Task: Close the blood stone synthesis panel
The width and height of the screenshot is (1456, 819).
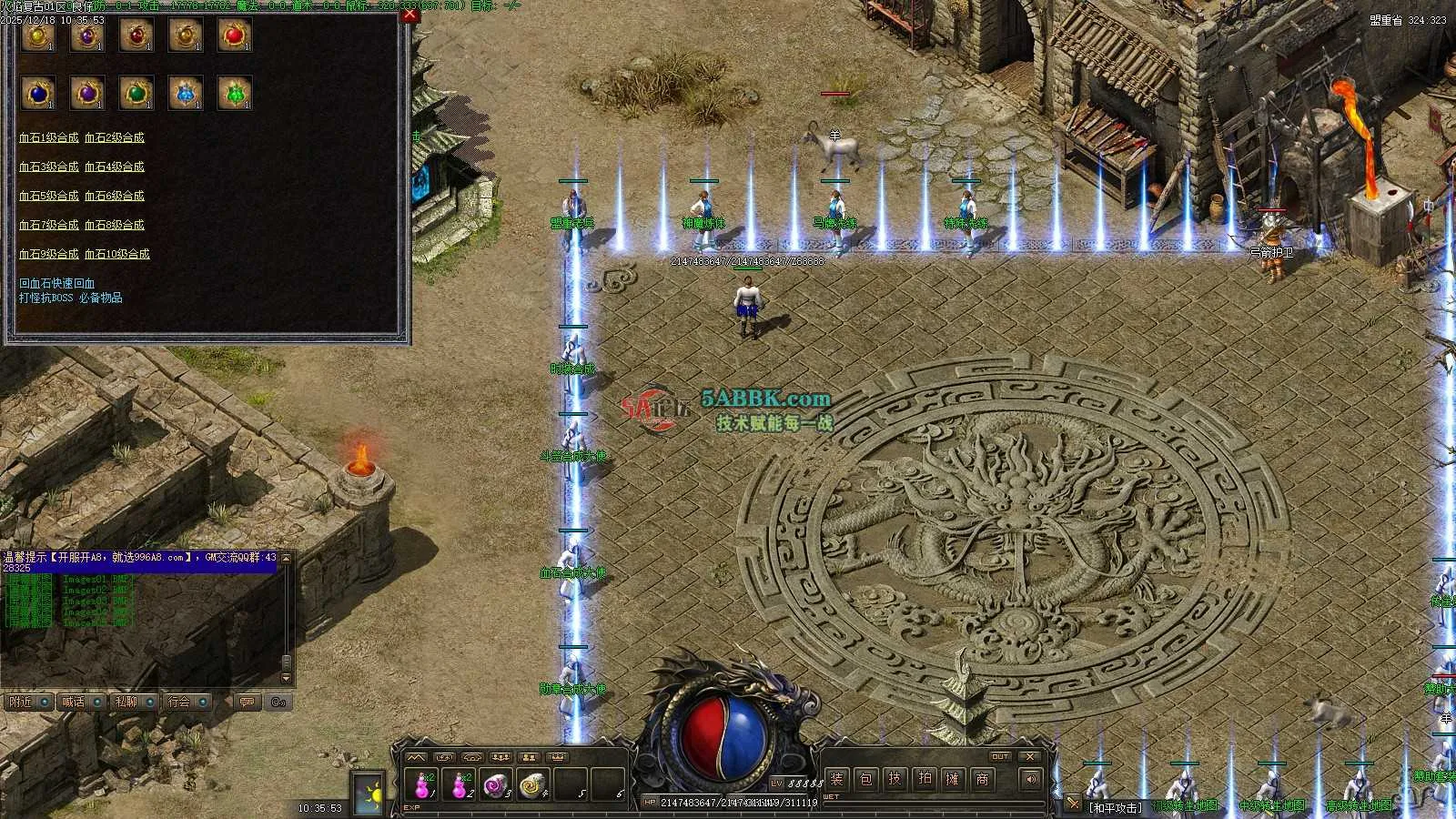Action: [409, 15]
